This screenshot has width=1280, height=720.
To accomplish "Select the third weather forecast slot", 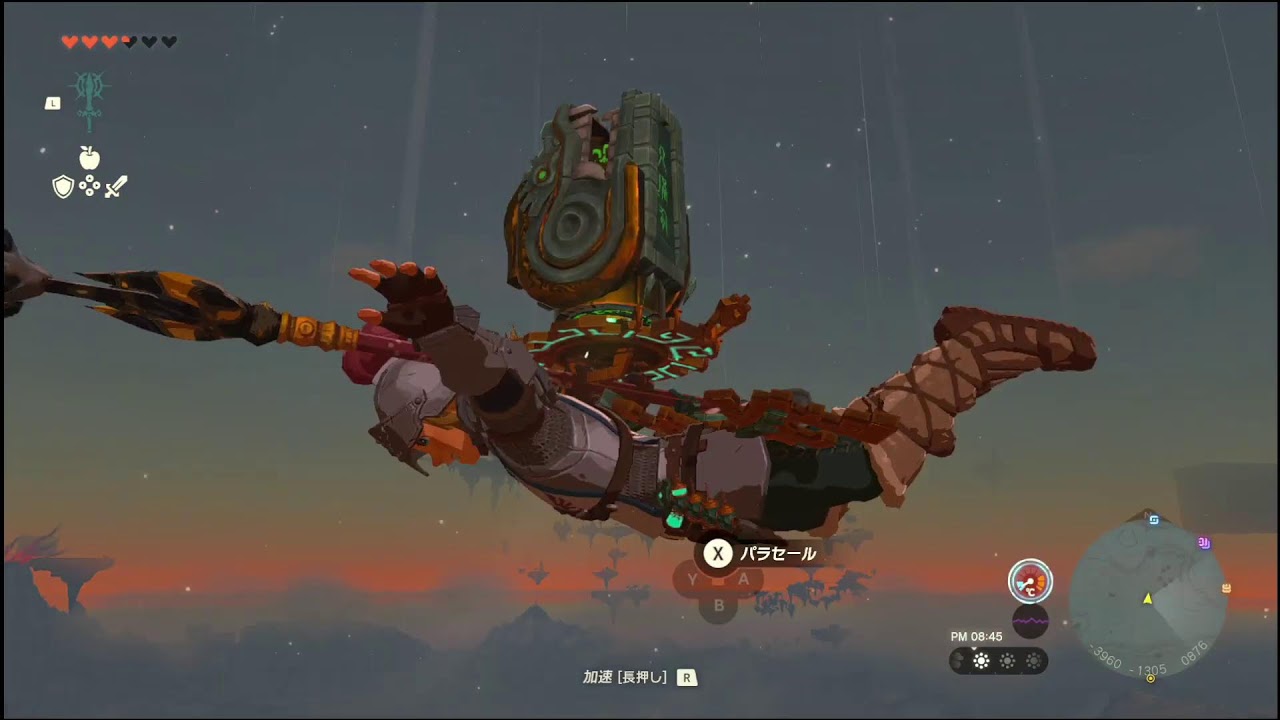I will tap(1007, 660).
